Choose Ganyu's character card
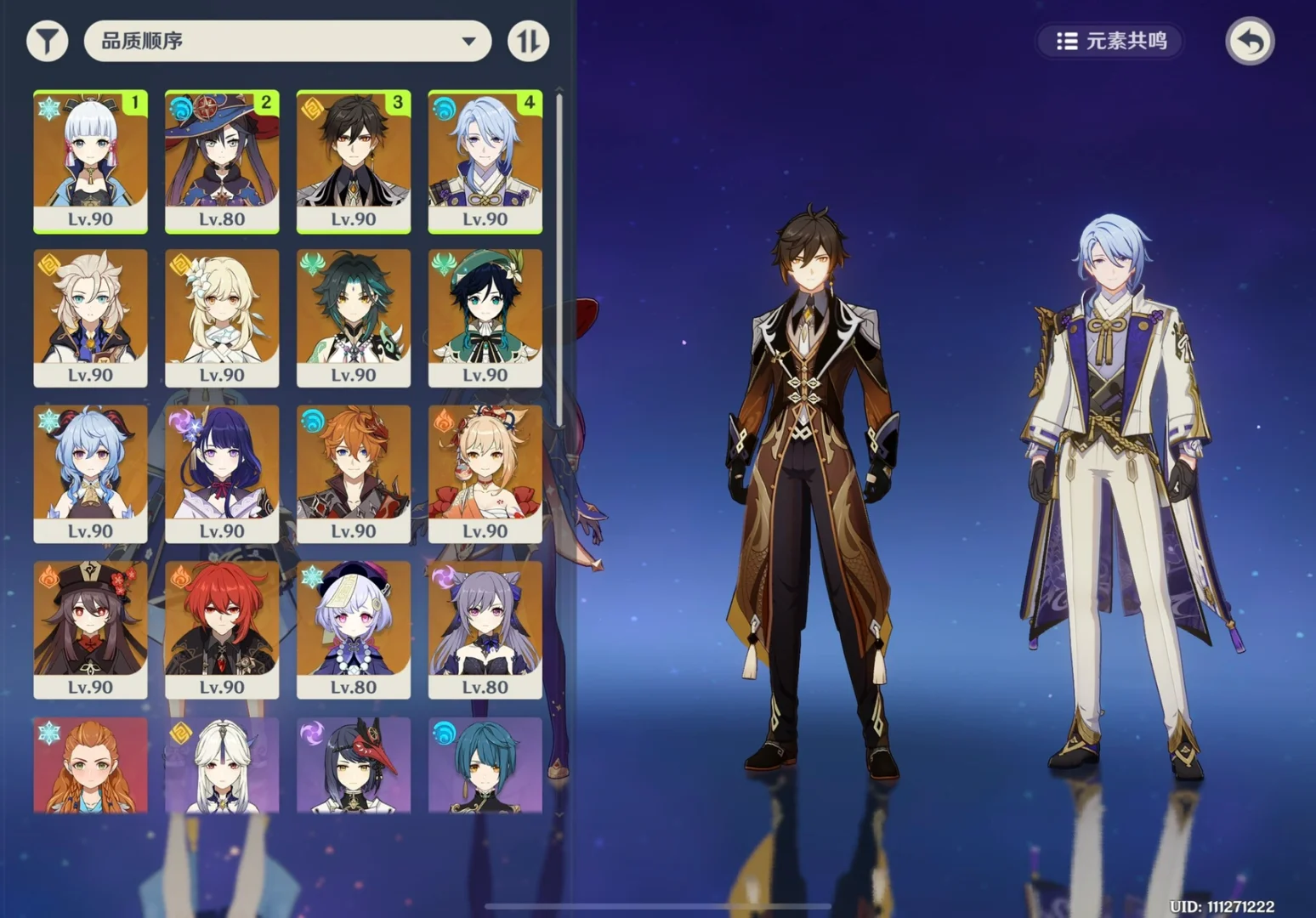This screenshot has width=1316, height=918. point(90,473)
